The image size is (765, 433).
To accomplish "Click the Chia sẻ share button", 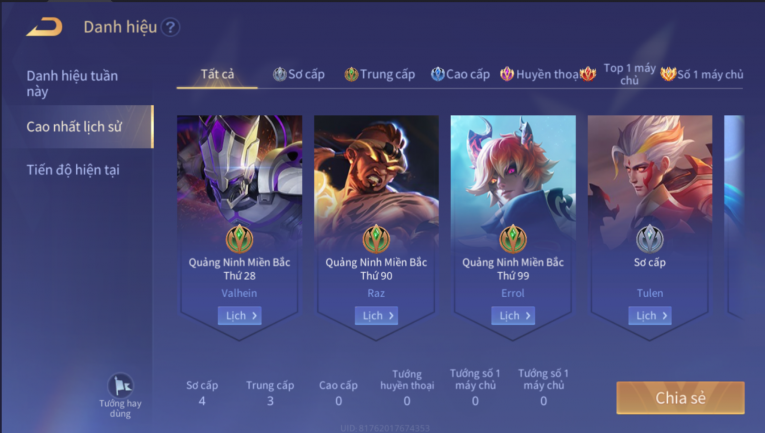I will coord(680,397).
